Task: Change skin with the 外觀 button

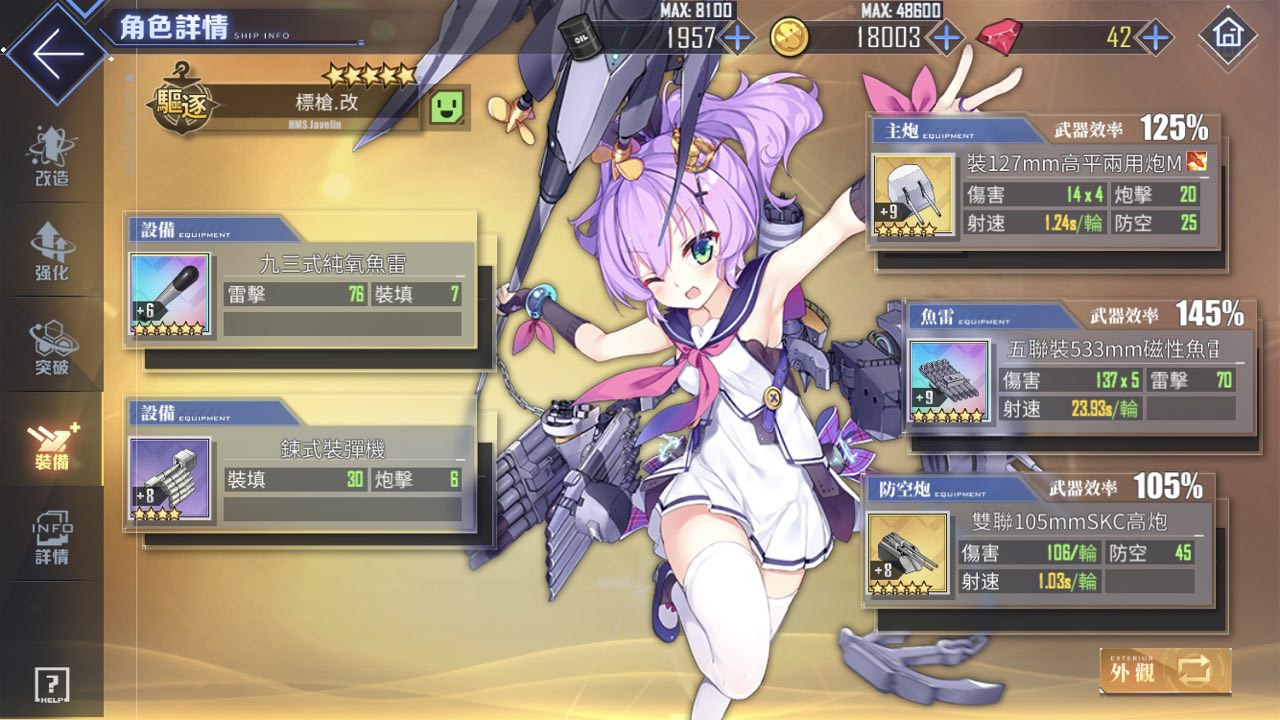Action: pos(1165,671)
